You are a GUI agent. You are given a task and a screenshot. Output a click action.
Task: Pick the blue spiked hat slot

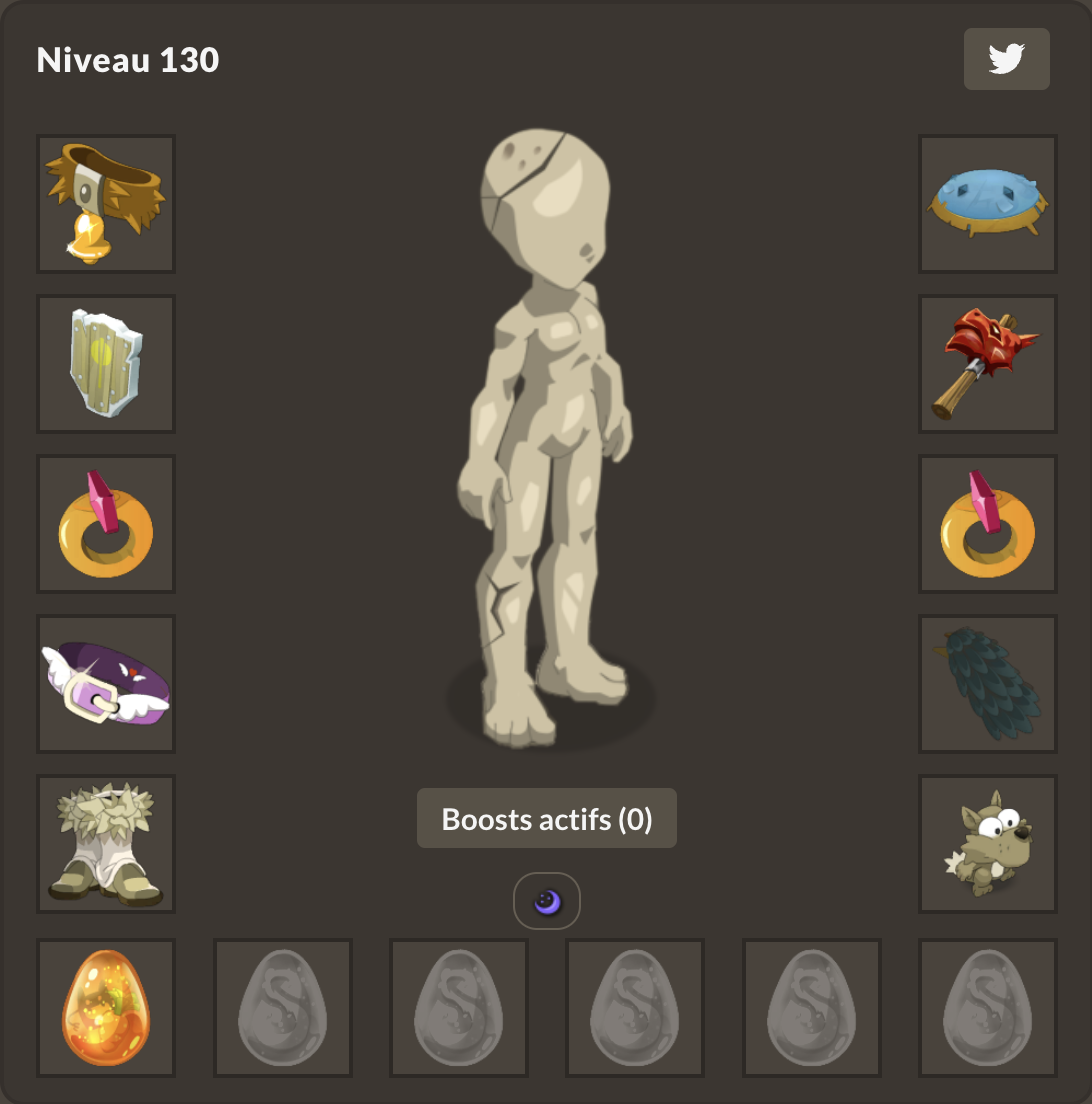click(x=987, y=204)
